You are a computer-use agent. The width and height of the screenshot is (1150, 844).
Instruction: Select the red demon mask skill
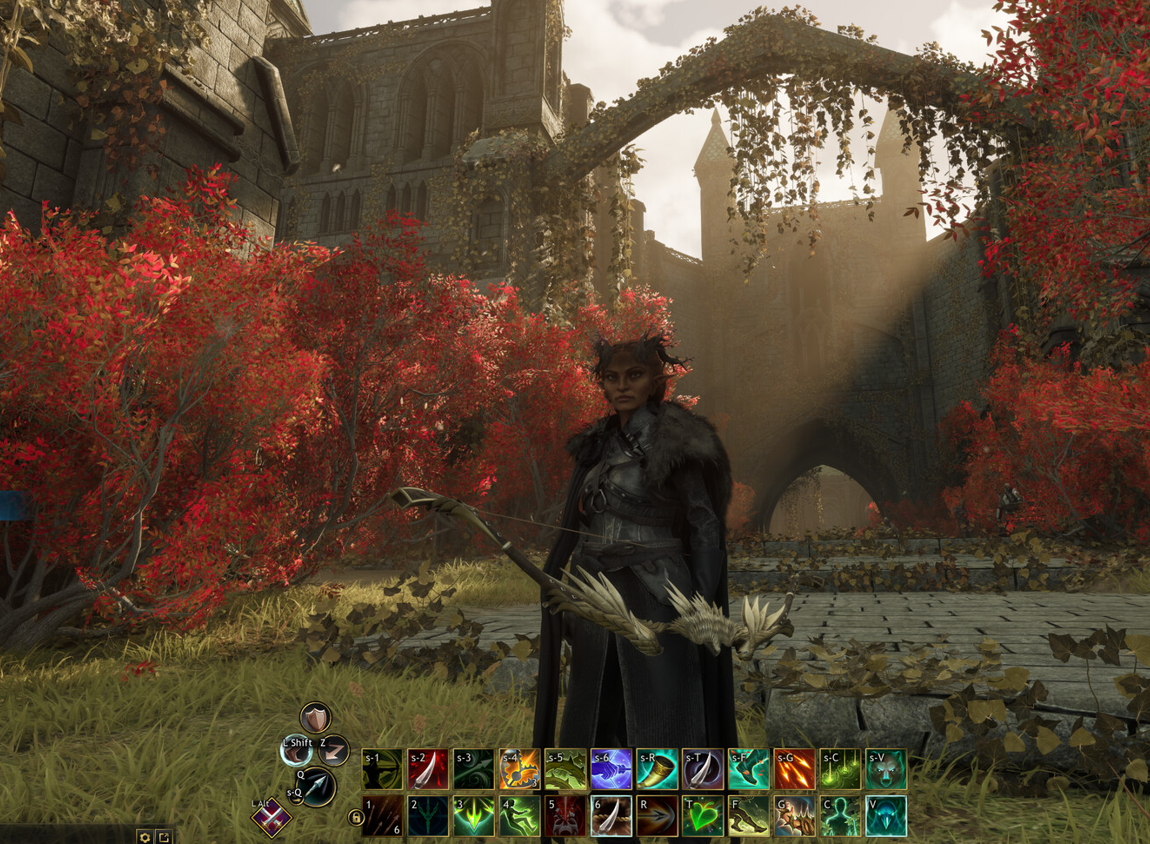565,815
